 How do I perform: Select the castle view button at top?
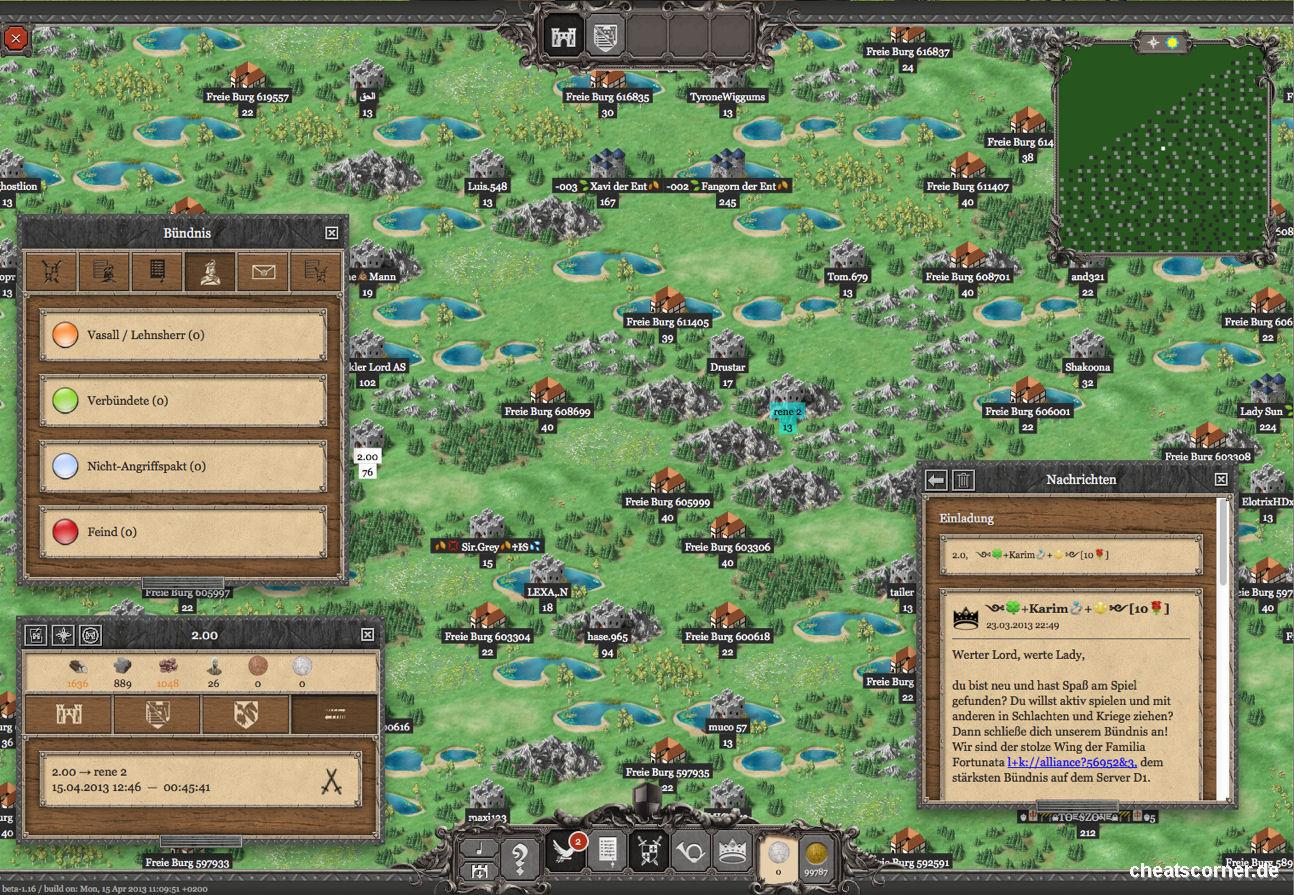point(562,37)
